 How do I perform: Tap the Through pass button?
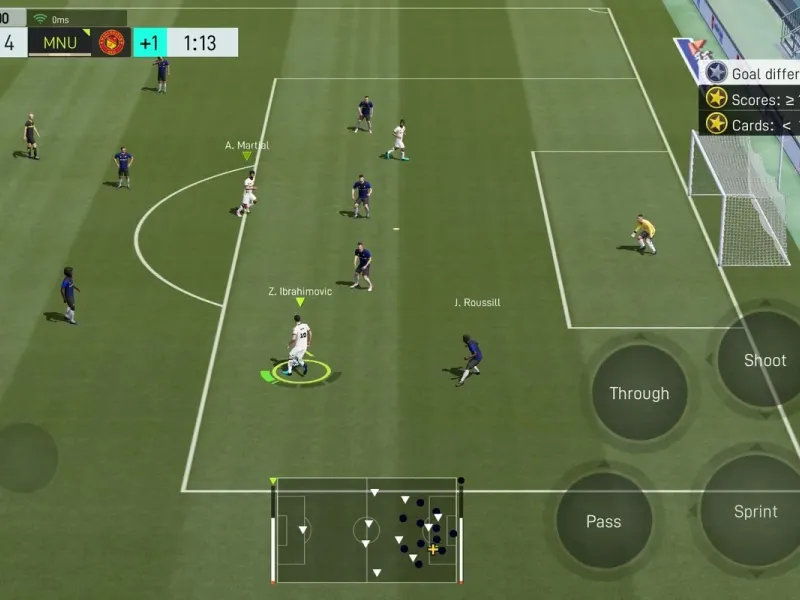tap(639, 394)
